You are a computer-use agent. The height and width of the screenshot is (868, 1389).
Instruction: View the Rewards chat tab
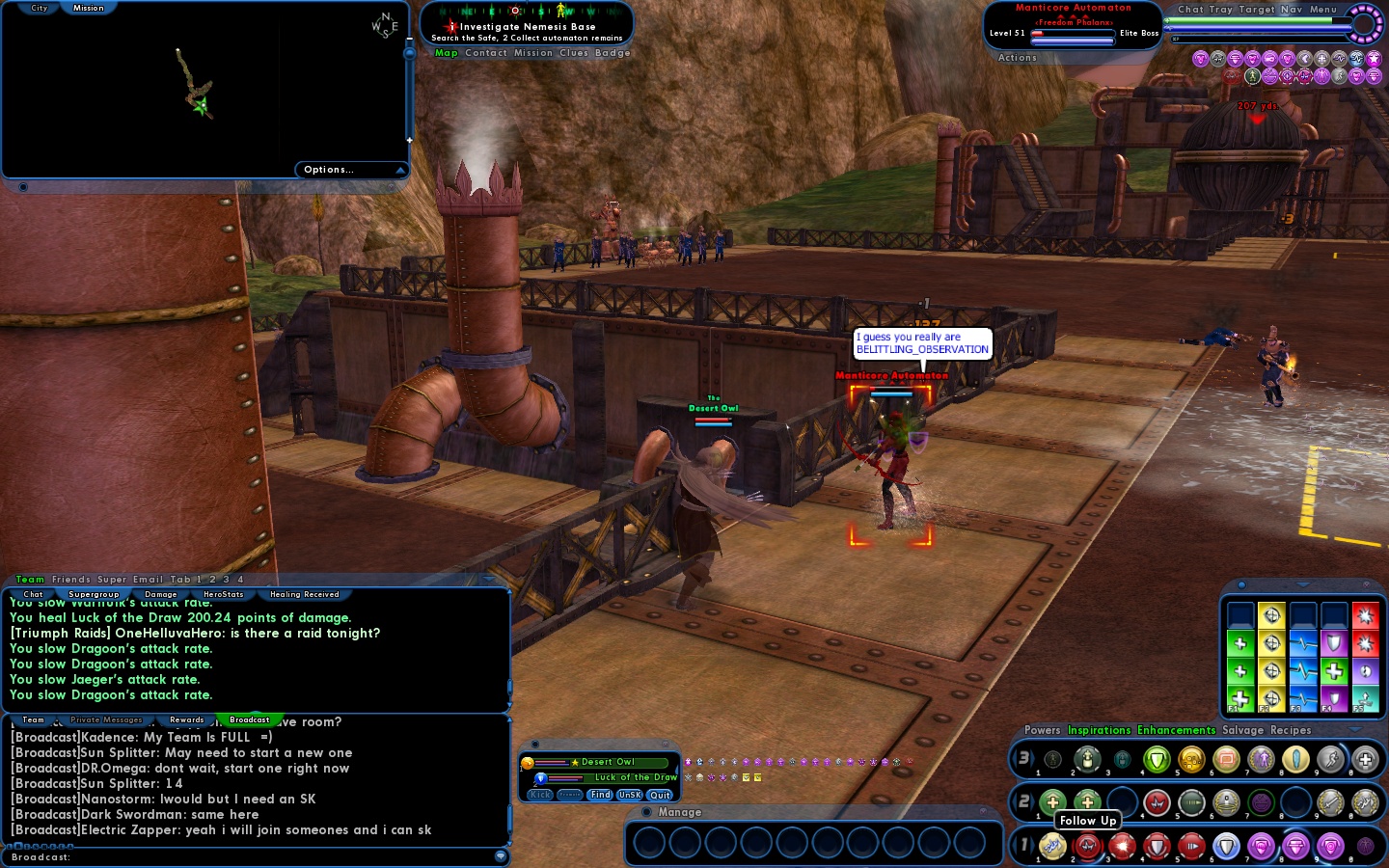186,719
